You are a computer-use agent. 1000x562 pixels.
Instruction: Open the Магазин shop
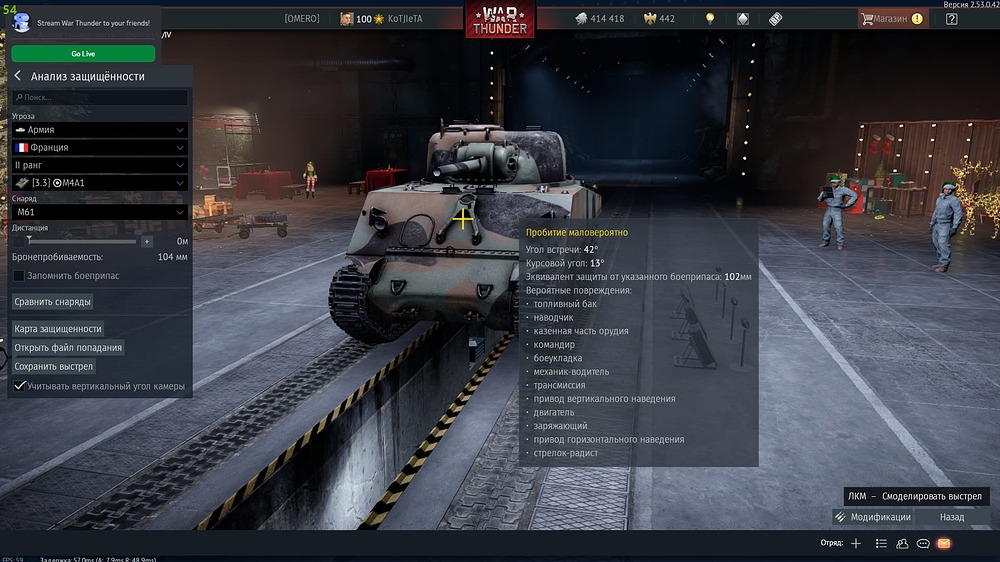[890, 18]
